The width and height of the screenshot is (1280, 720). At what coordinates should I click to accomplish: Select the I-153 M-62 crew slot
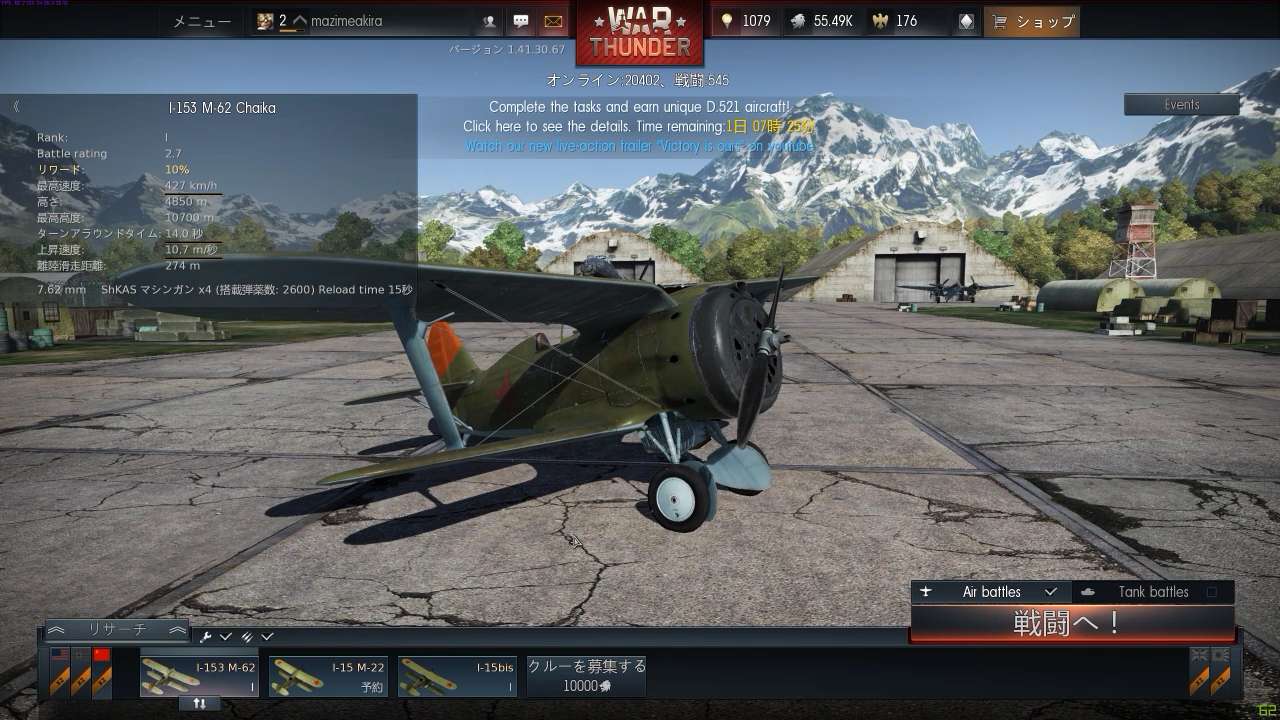pyautogui.click(x=199, y=675)
